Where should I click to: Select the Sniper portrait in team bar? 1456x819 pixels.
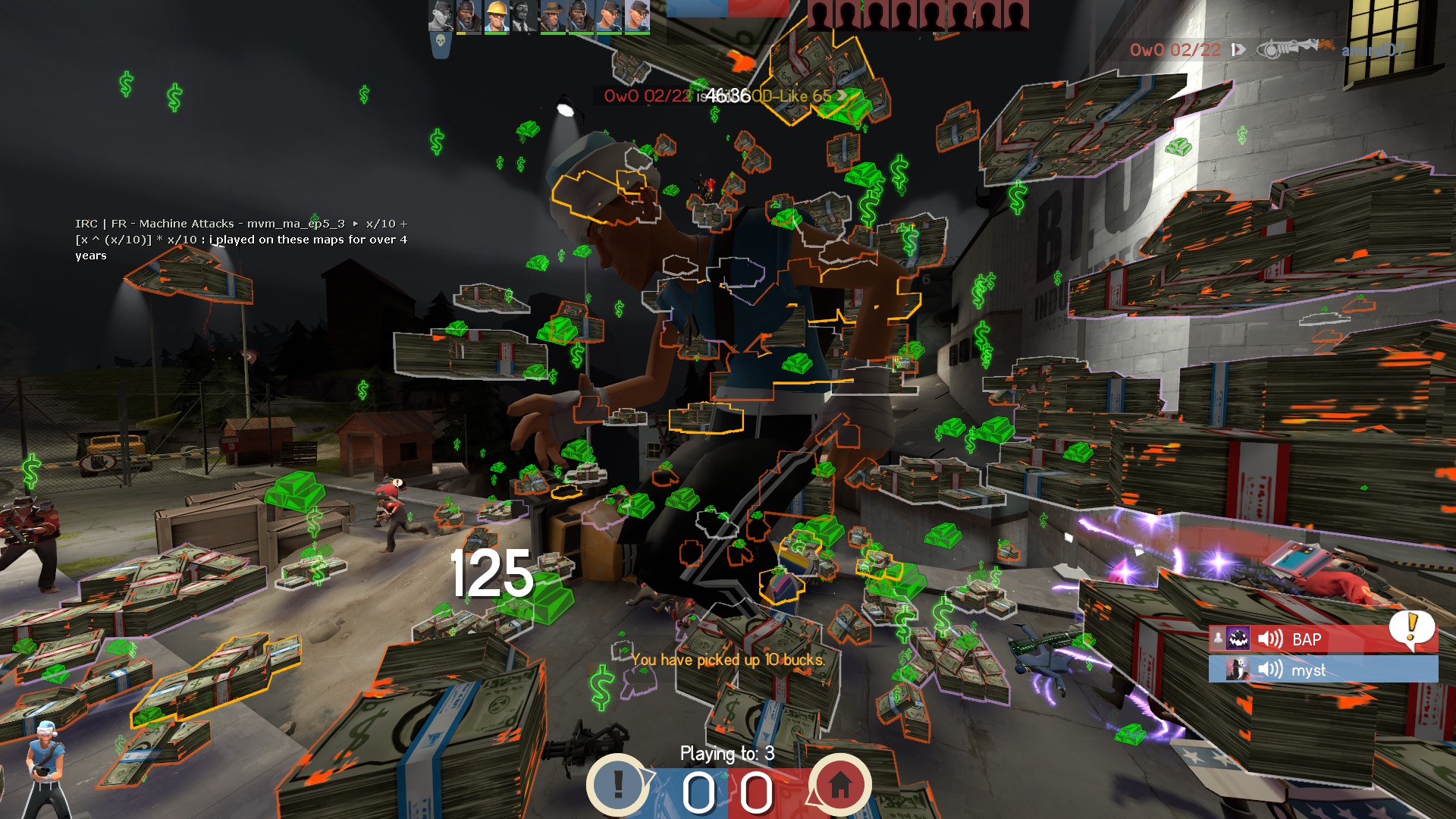click(x=553, y=17)
